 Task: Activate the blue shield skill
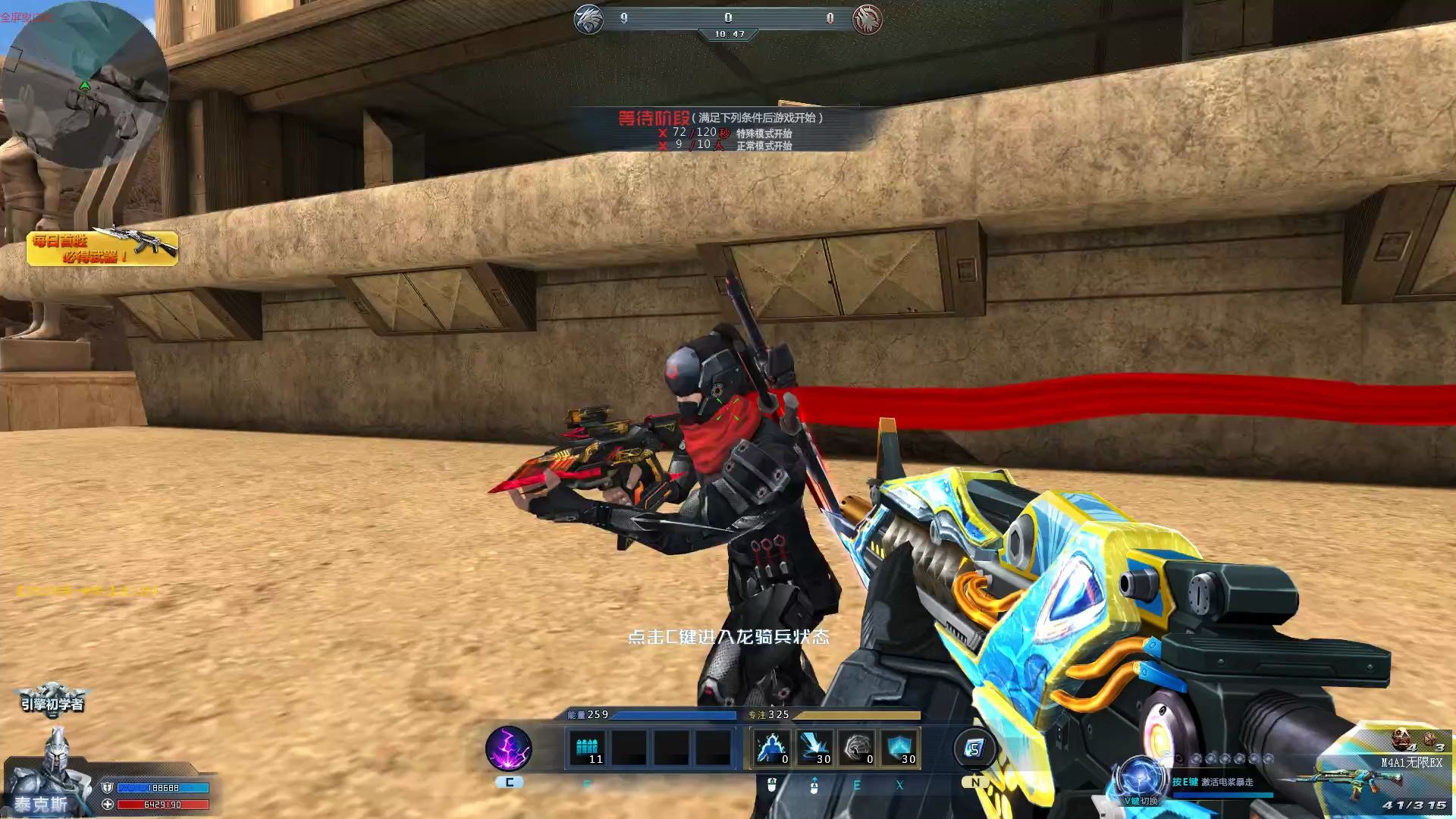tap(900, 748)
